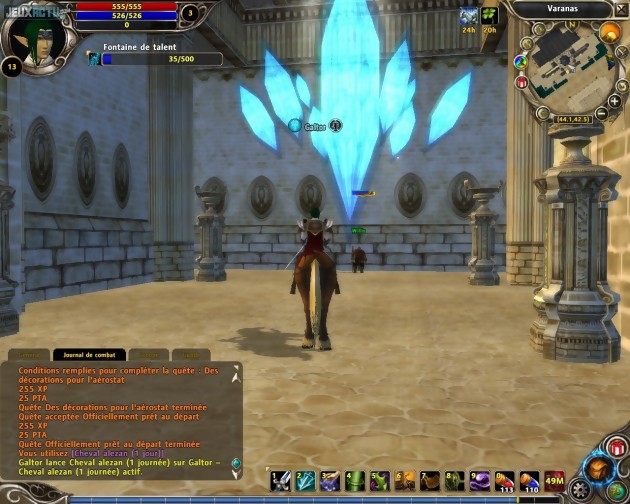The height and width of the screenshot is (504, 630).
Task: Click the sun icon on the minimap
Action: click(609, 33)
